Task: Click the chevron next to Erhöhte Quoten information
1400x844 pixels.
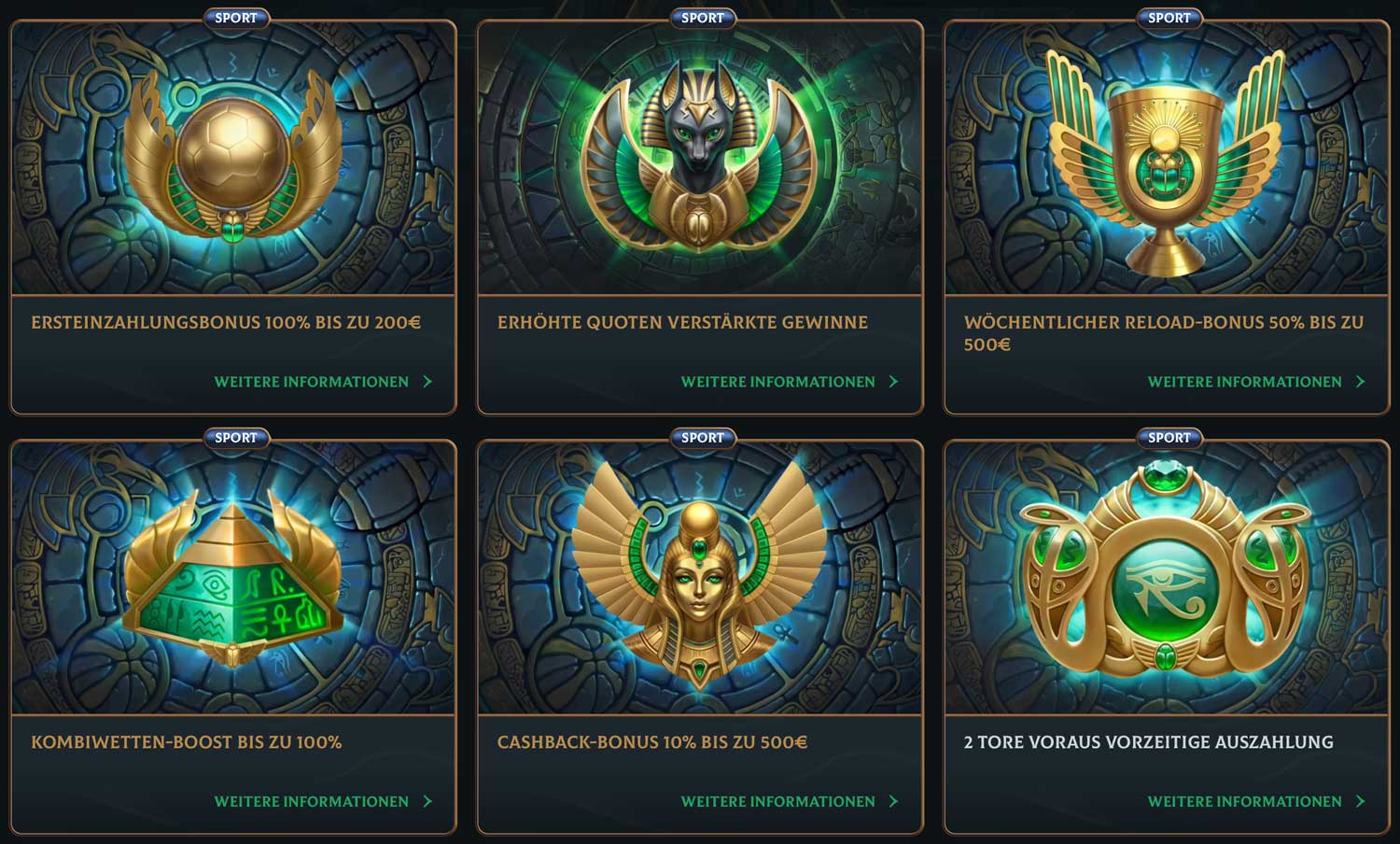Action: (895, 381)
